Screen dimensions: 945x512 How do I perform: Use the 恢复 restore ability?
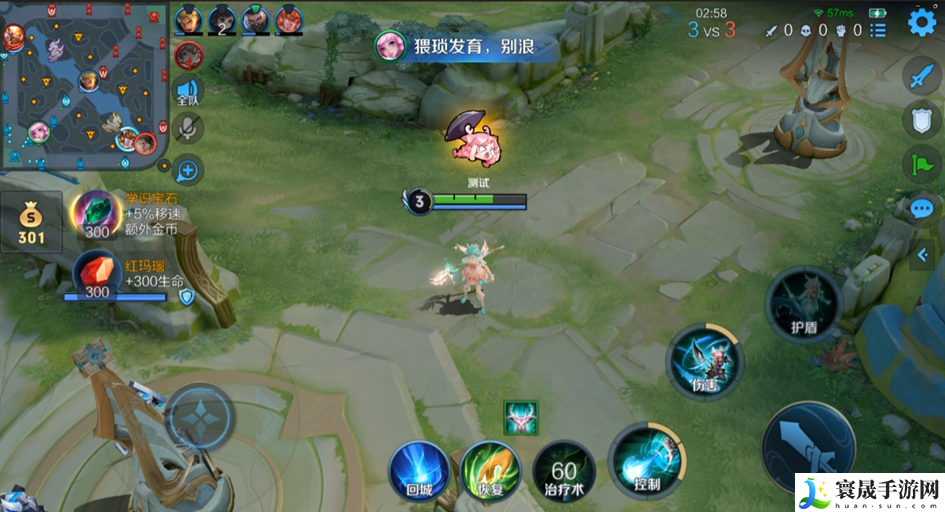click(491, 469)
